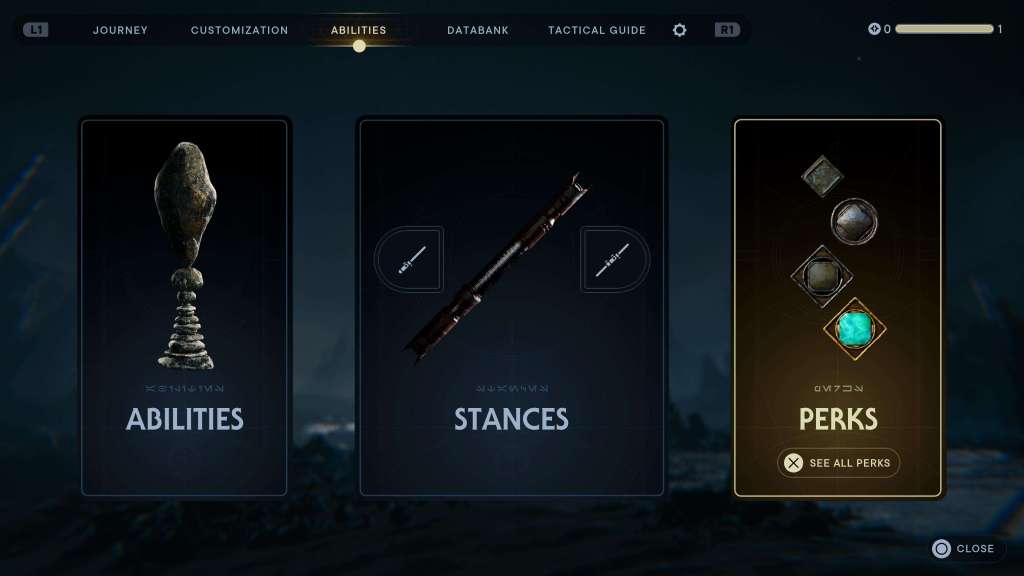This screenshot has height=576, width=1024.
Task: Open settings via the gear icon
Action: (x=680, y=30)
